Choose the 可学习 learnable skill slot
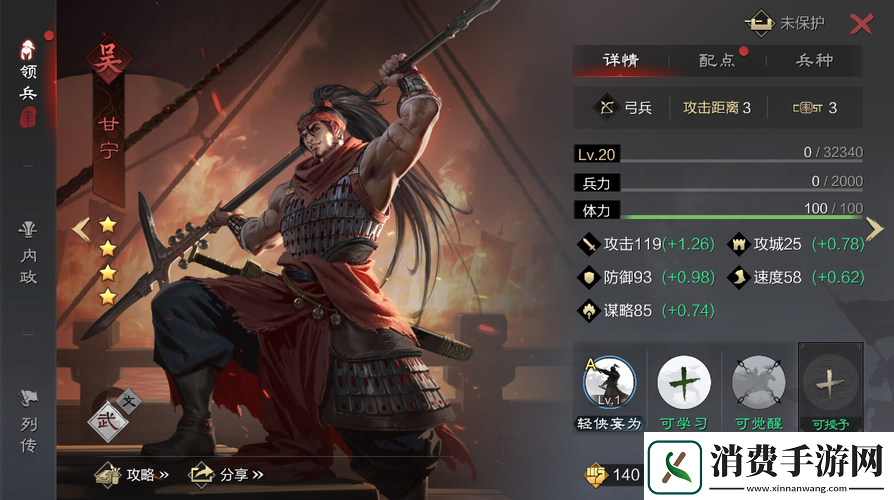This screenshot has height=500, width=894. (x=684, y=387)
